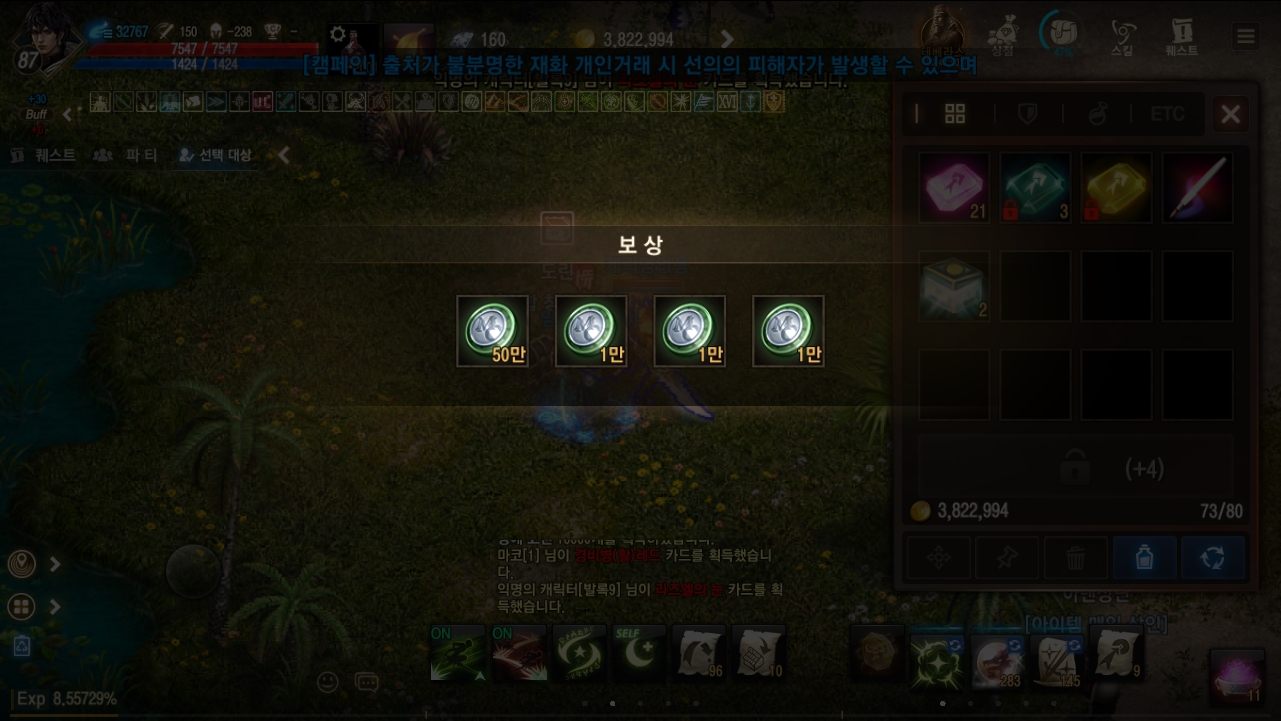Image resolution: width=1281 pixels, height=721 pixels.
Task: Open the 퀘스트 tab on the left
Action: pyautogui.click(x=42, y=155)
